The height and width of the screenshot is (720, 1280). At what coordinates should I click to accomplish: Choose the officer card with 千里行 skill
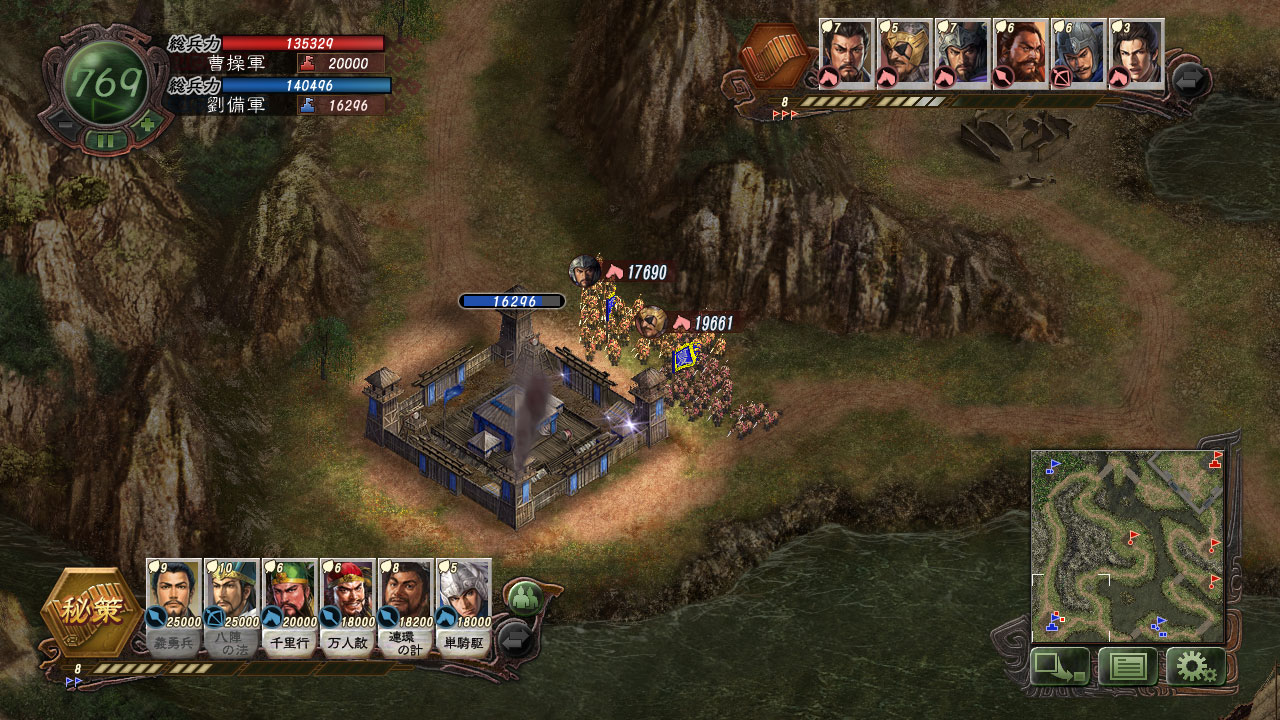click(x=289, y=606)
